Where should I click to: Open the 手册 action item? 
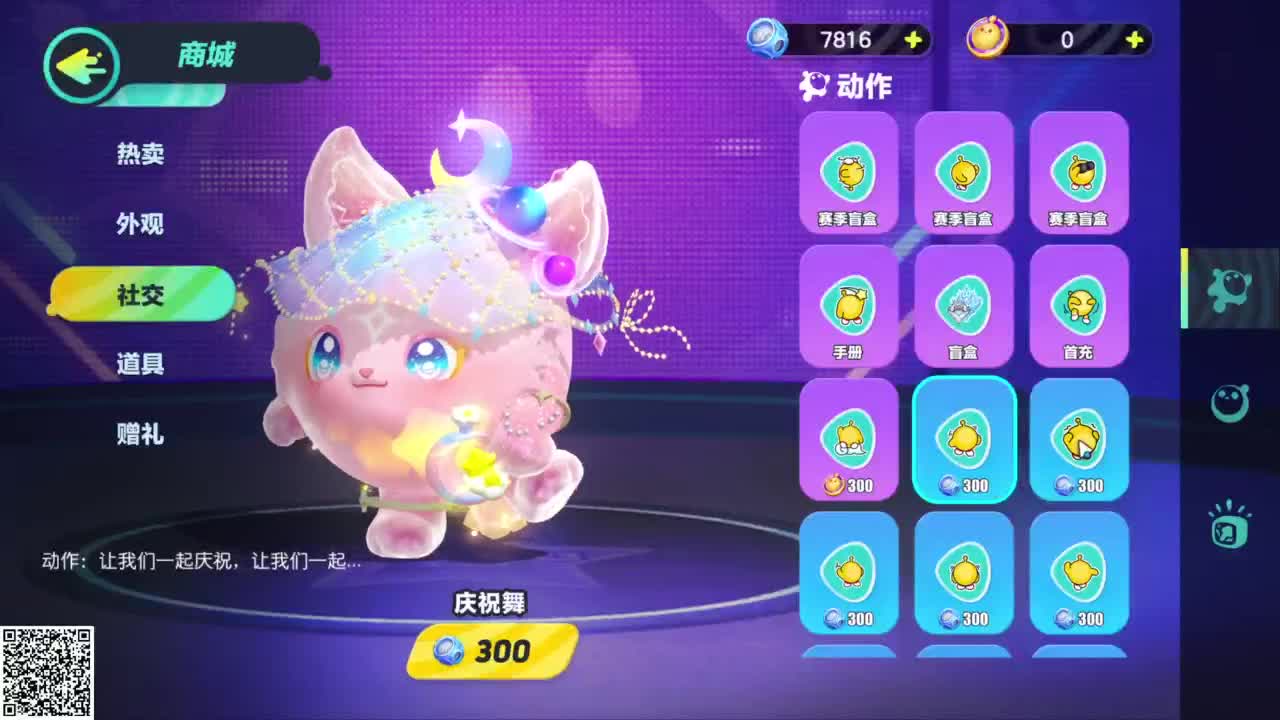848,305
